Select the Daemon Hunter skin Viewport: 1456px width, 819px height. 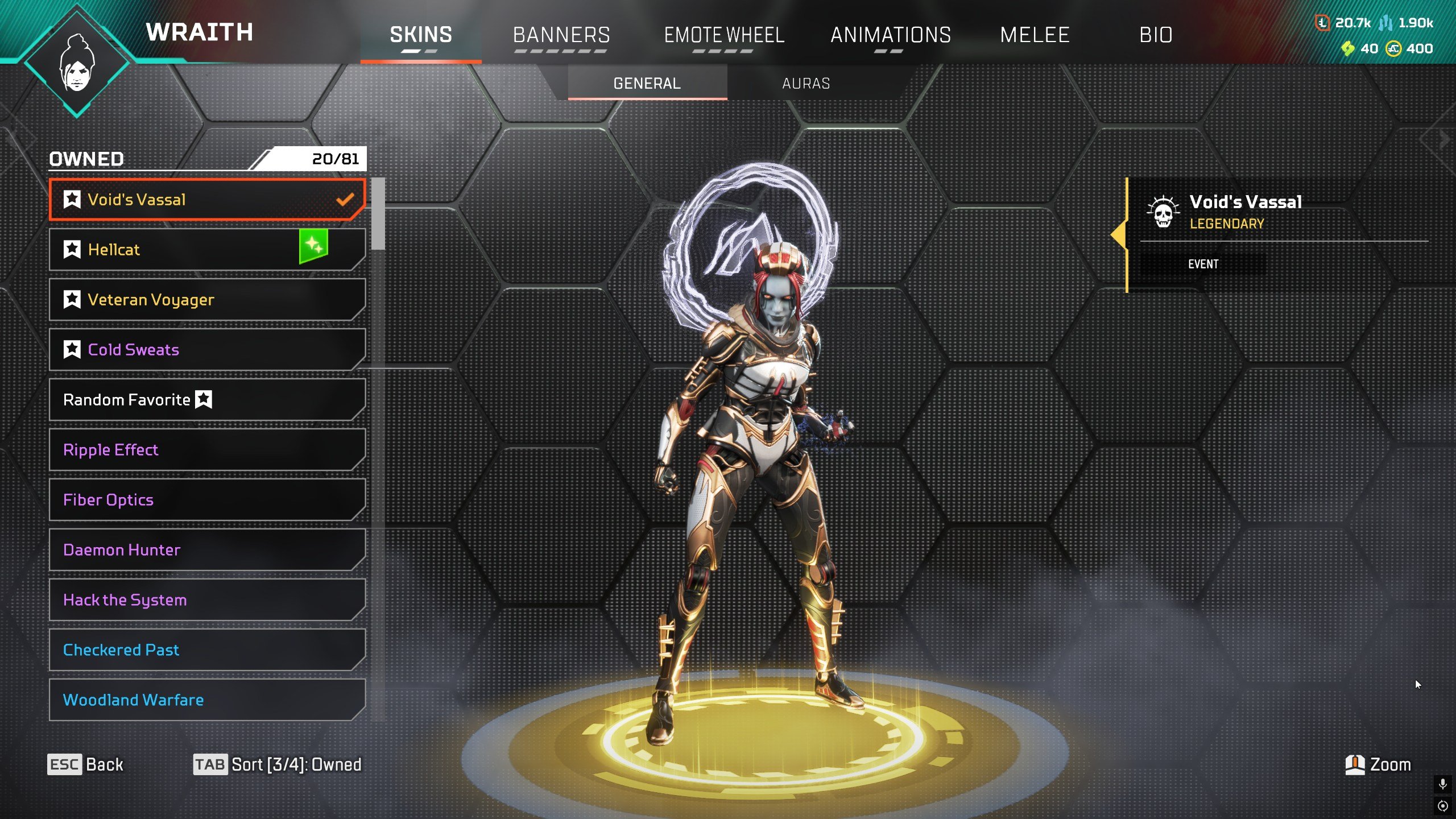207,550
